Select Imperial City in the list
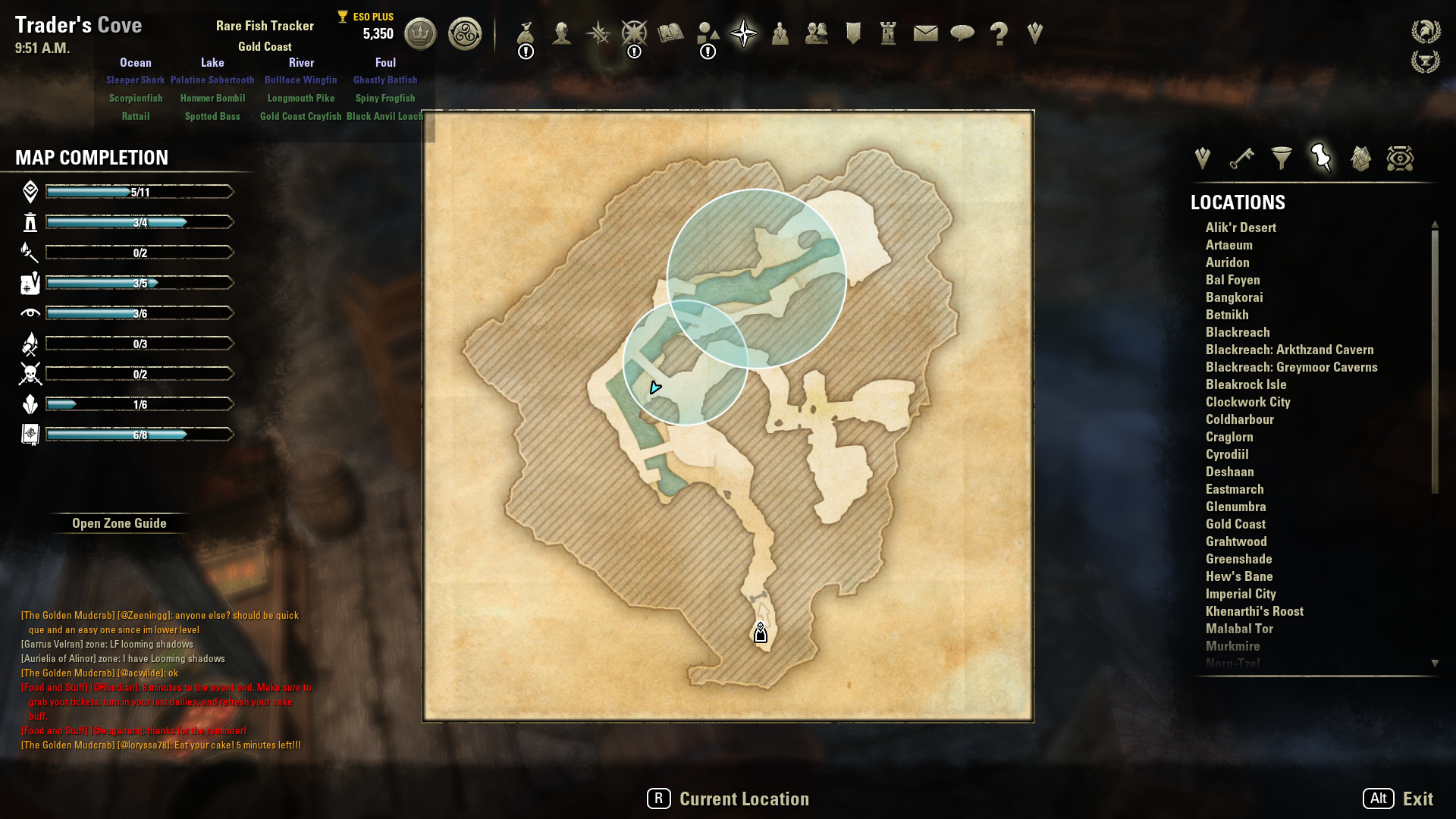Viewport: 1456px width, 819px height. [x=1241, y=594]
